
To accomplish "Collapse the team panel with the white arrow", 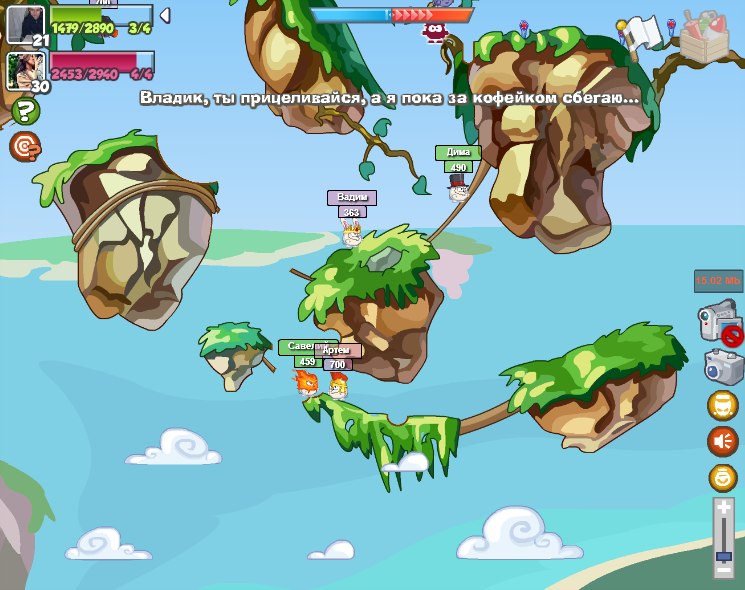I will 165,14.
